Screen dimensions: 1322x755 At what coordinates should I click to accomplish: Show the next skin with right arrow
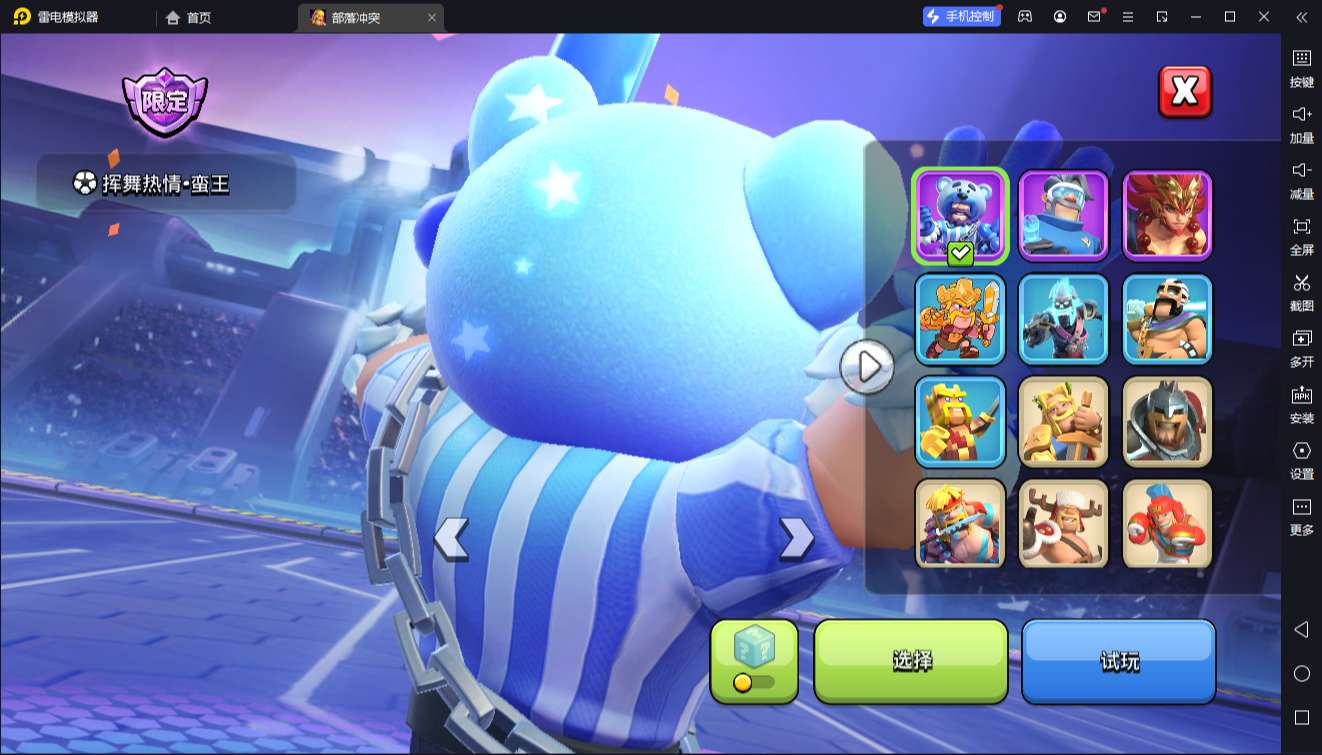[796, 539]
